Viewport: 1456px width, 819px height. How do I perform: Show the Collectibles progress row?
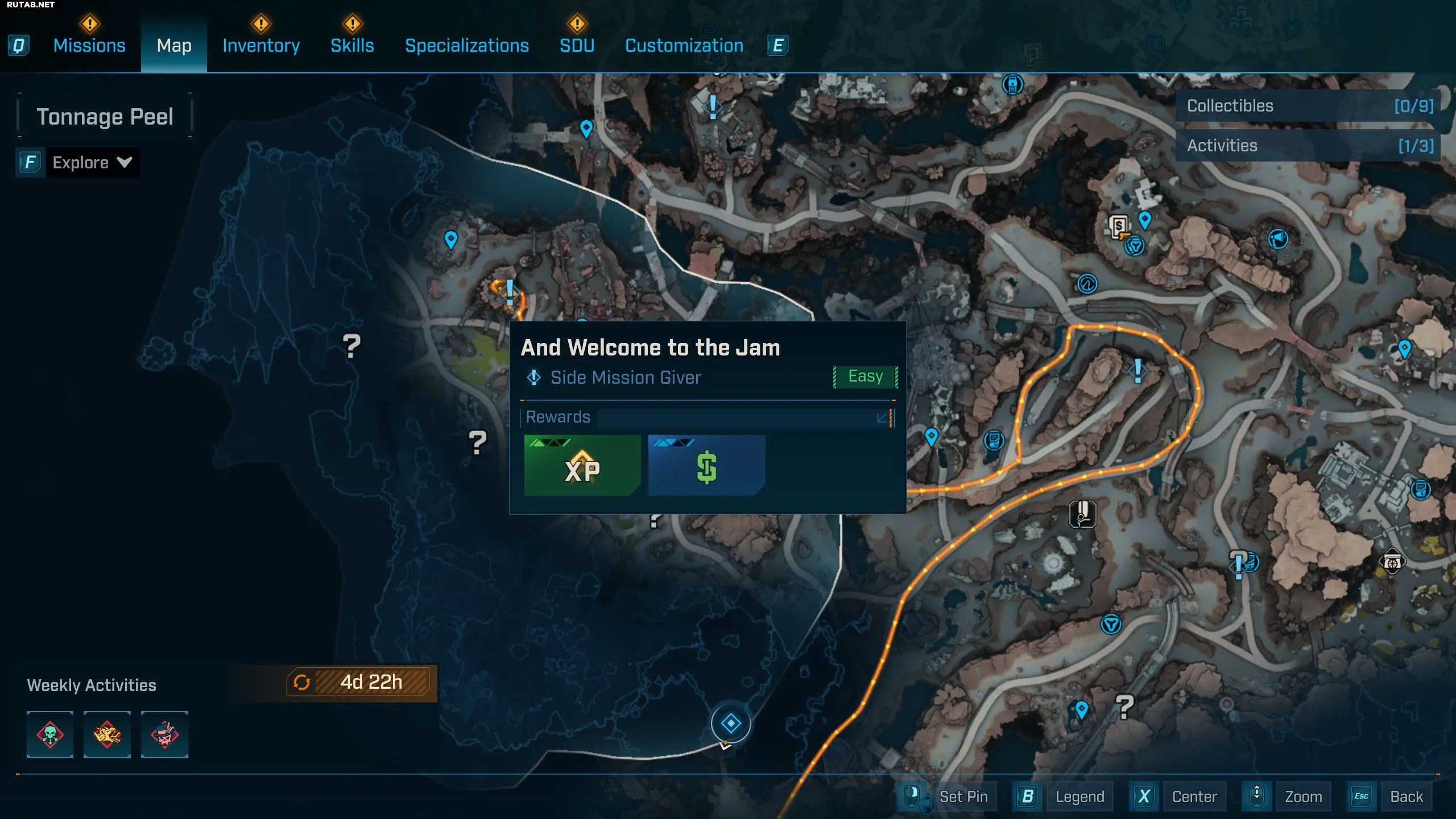coord(1308,106)
